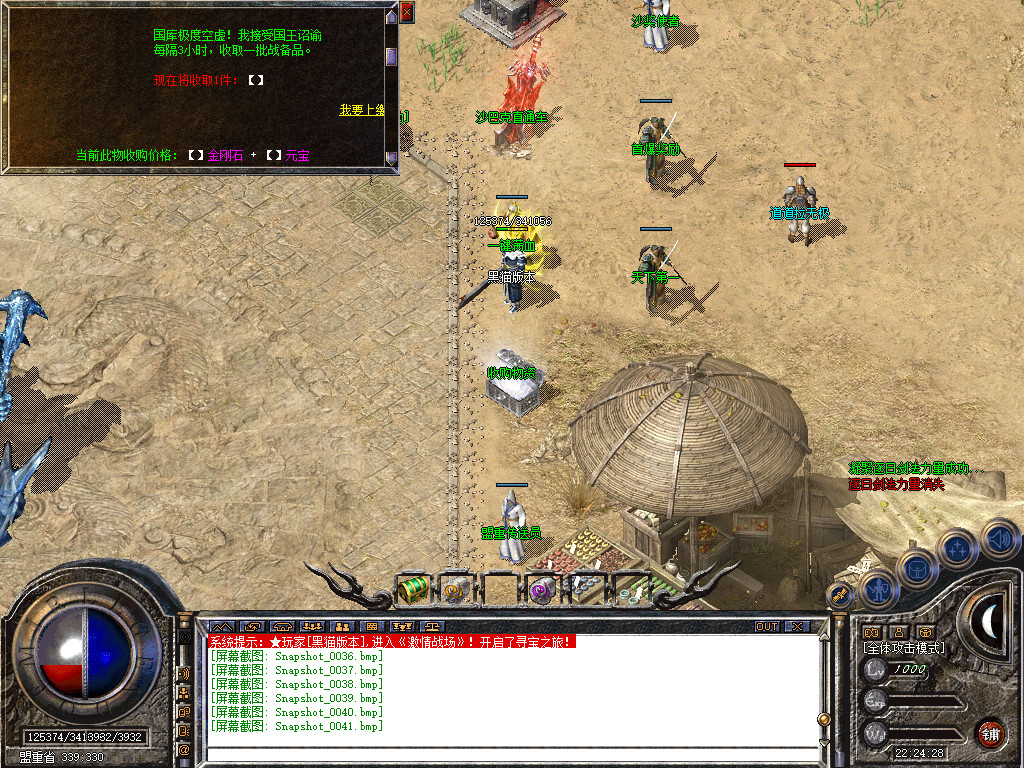Open the skills round button with star emblem

tap(957, 548)
